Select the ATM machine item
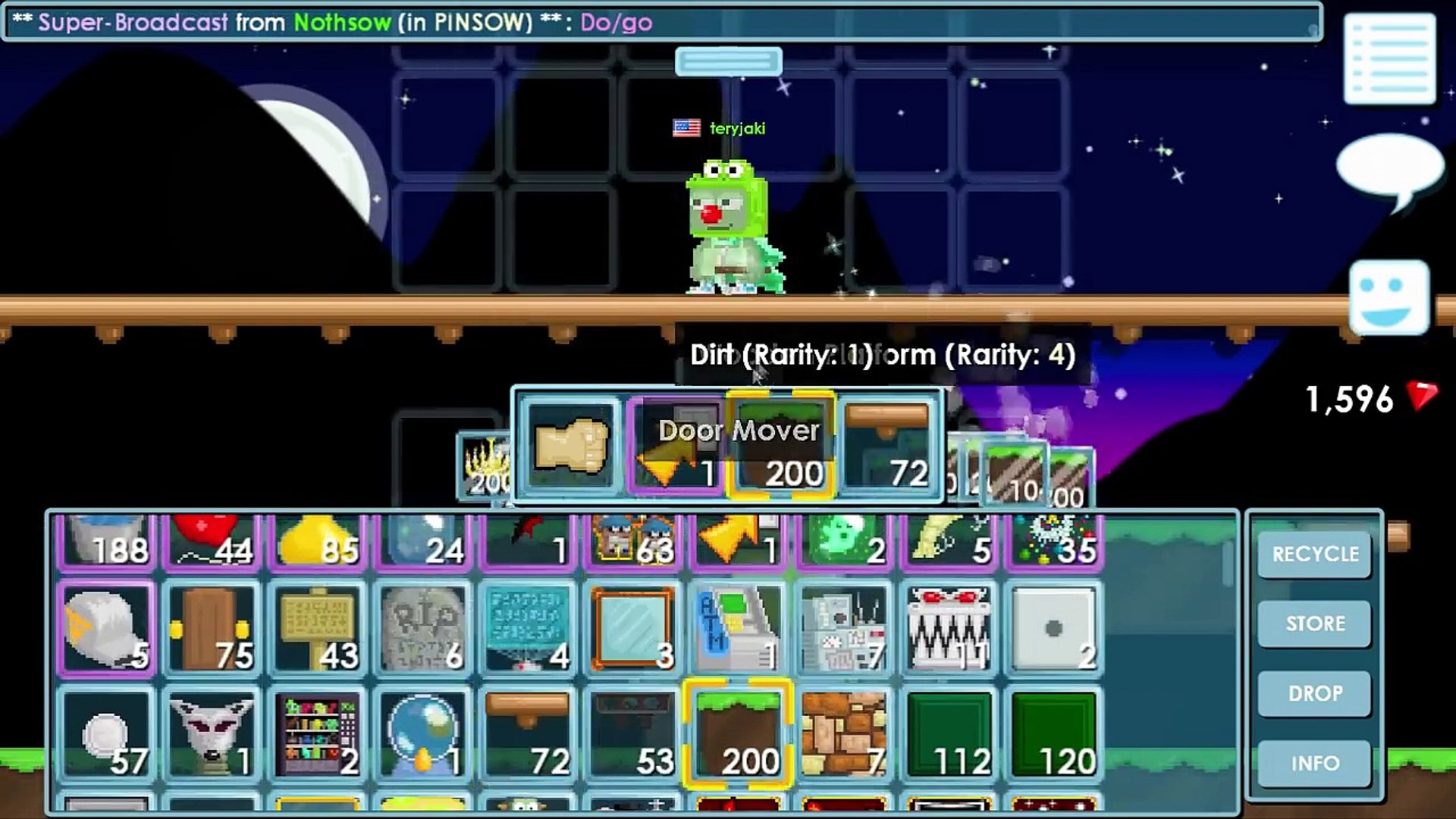Viewport: 1456px width, 819px height. tap(738, 629)
